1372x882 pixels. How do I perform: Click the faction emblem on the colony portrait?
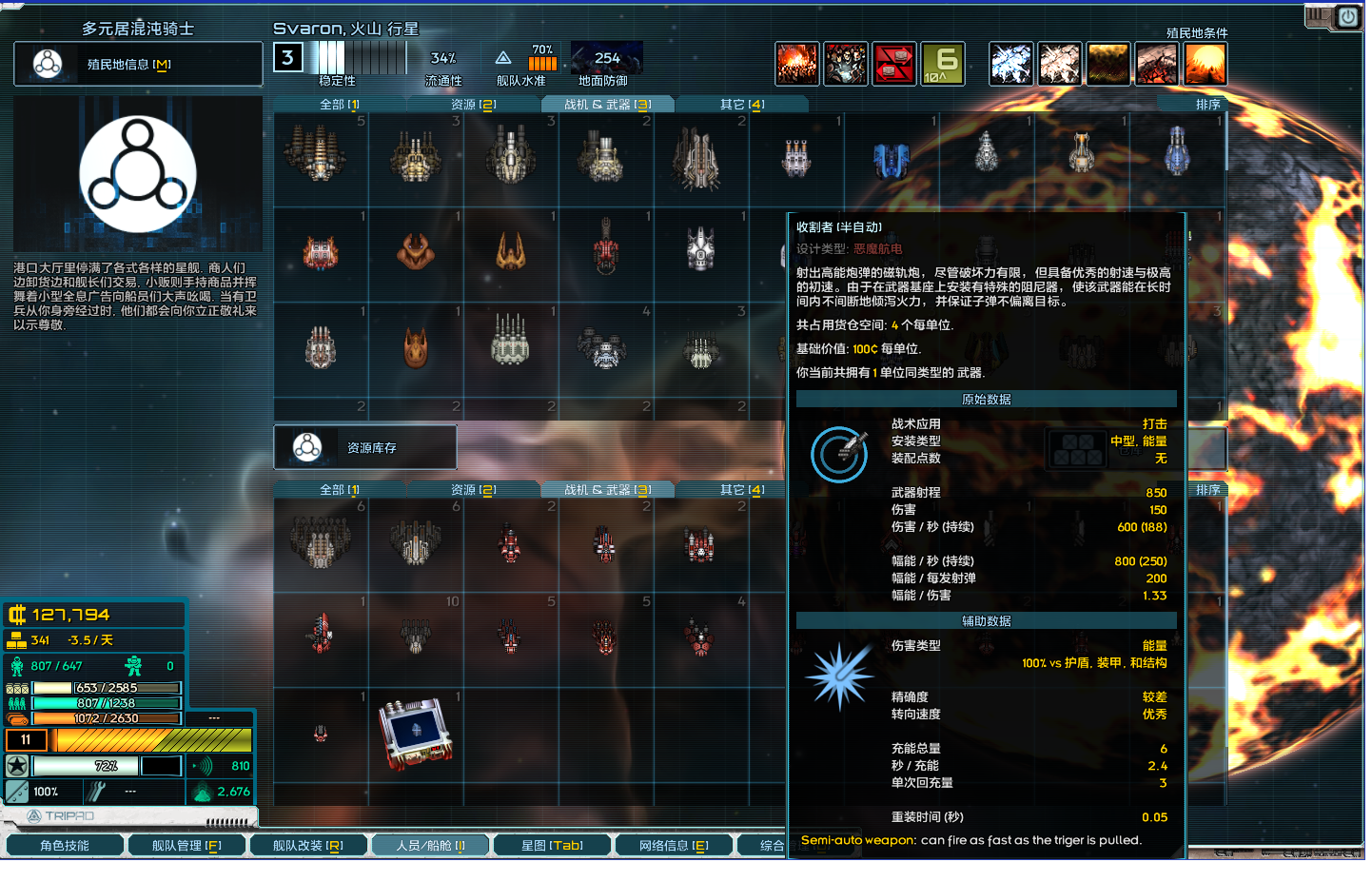[x=138, y=172]
